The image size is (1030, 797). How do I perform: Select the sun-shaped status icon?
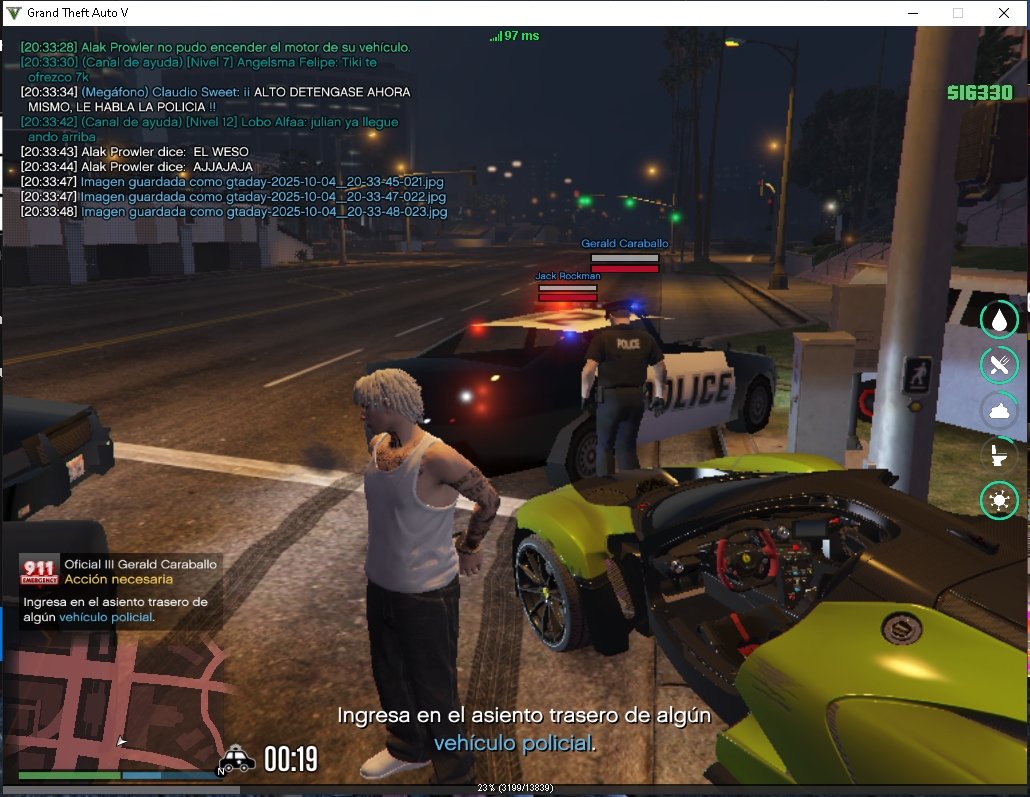tap(999, 500)
